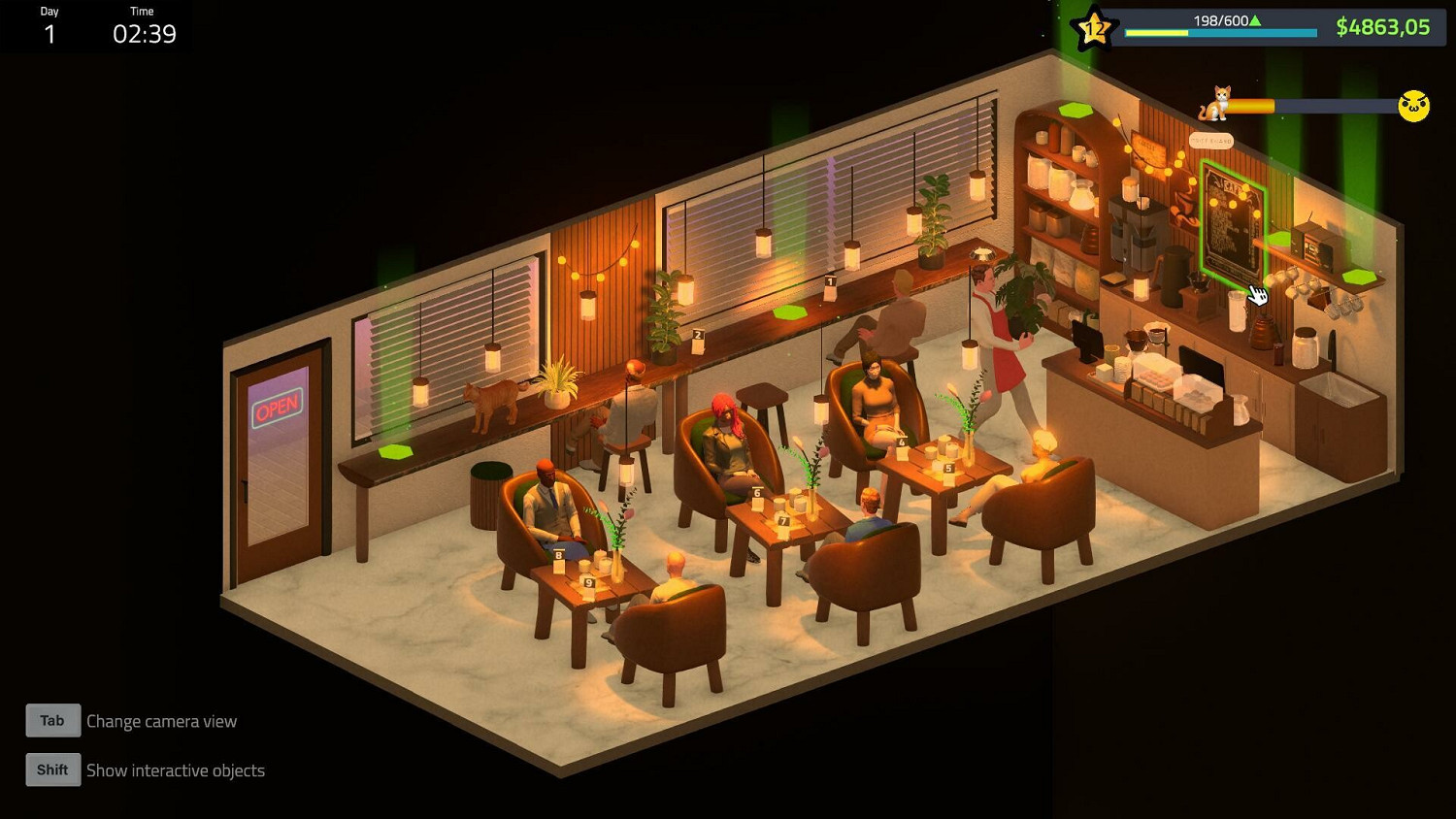Click the cat icon on the satisfaction bar
The height and width of the screenshot is (819, 1456).
[x=1214, y=103]
